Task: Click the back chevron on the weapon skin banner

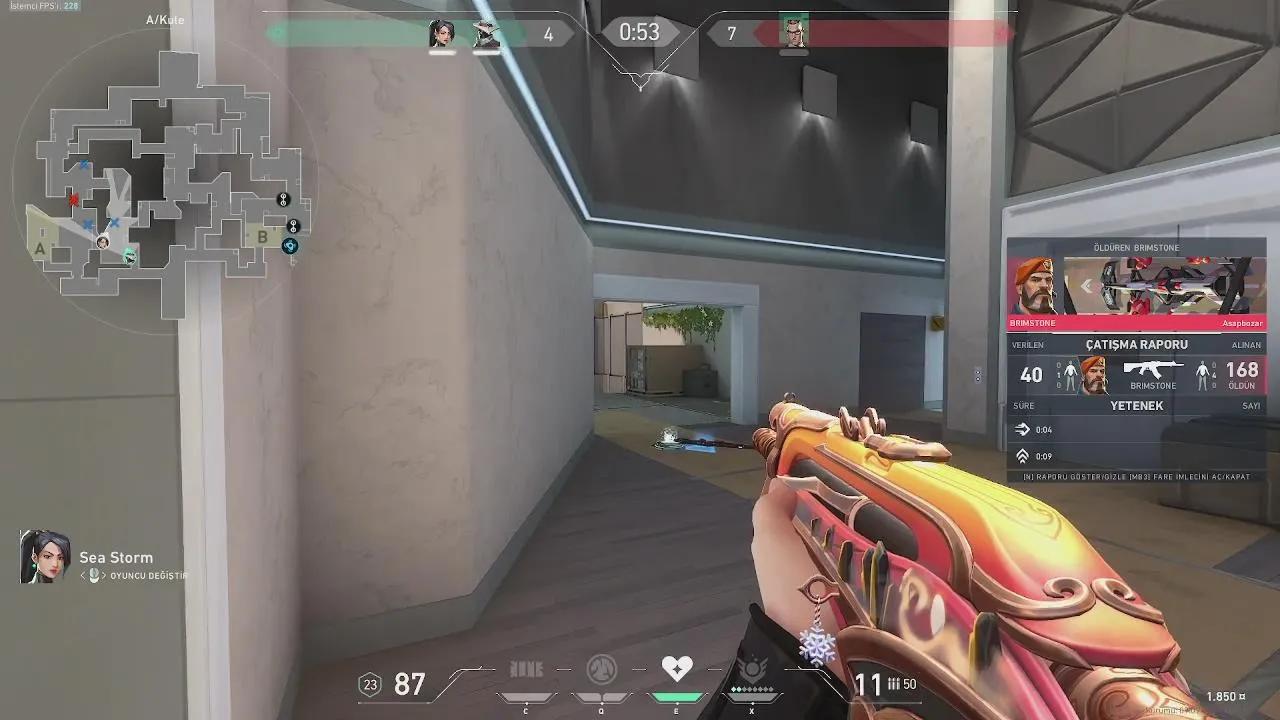Action: point(1086,285)
